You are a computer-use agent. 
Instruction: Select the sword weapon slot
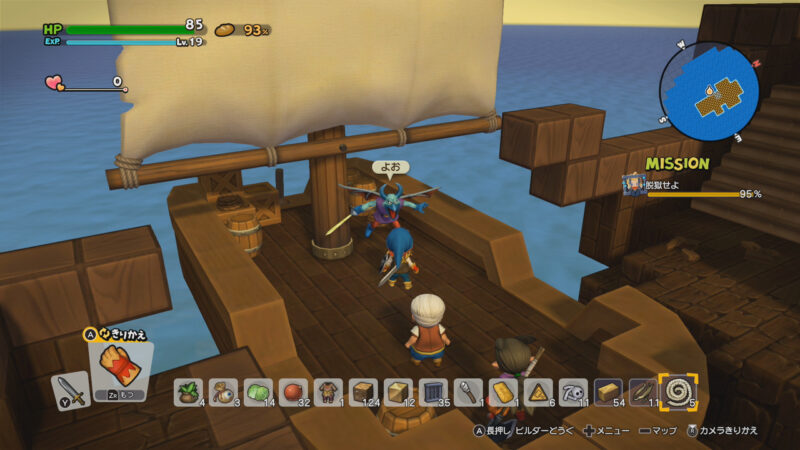coord(69,389)
